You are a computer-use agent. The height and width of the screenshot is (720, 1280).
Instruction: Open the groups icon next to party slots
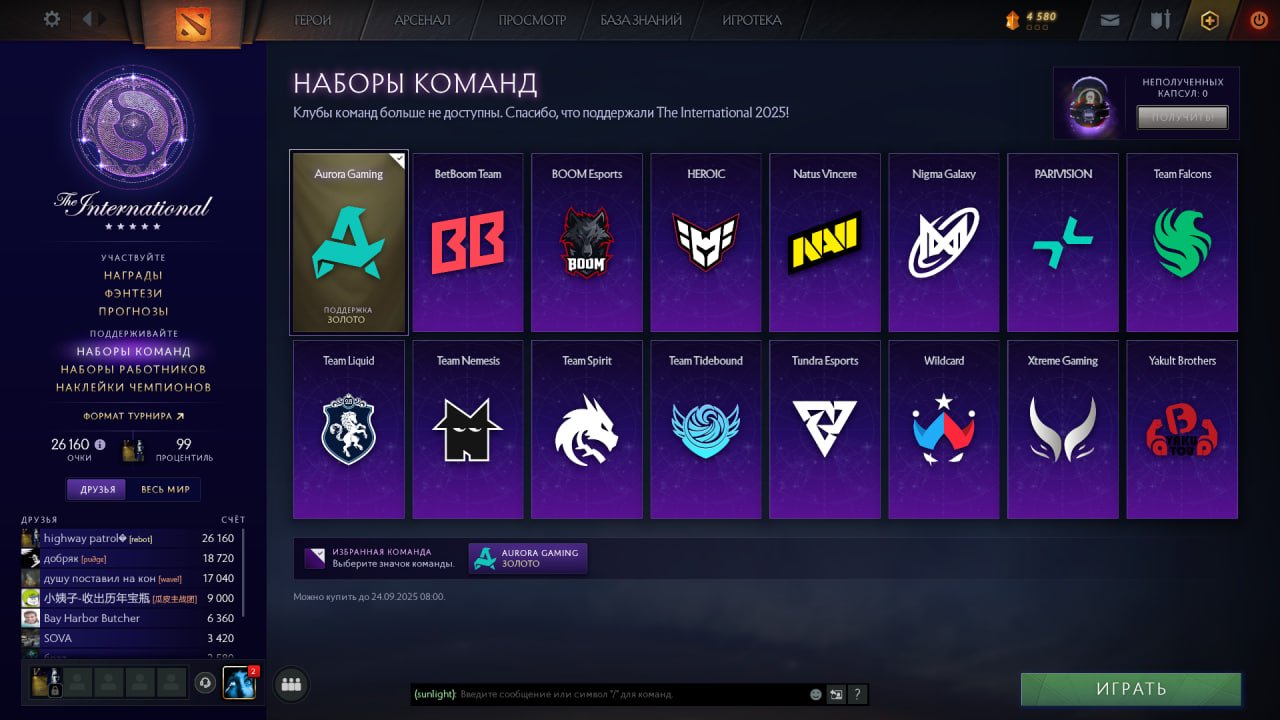291,684
